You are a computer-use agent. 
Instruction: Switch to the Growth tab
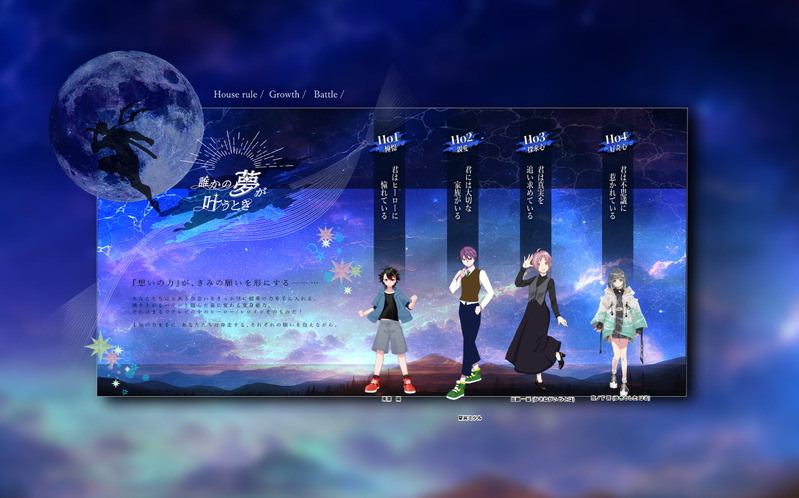(x=284, y=95)
